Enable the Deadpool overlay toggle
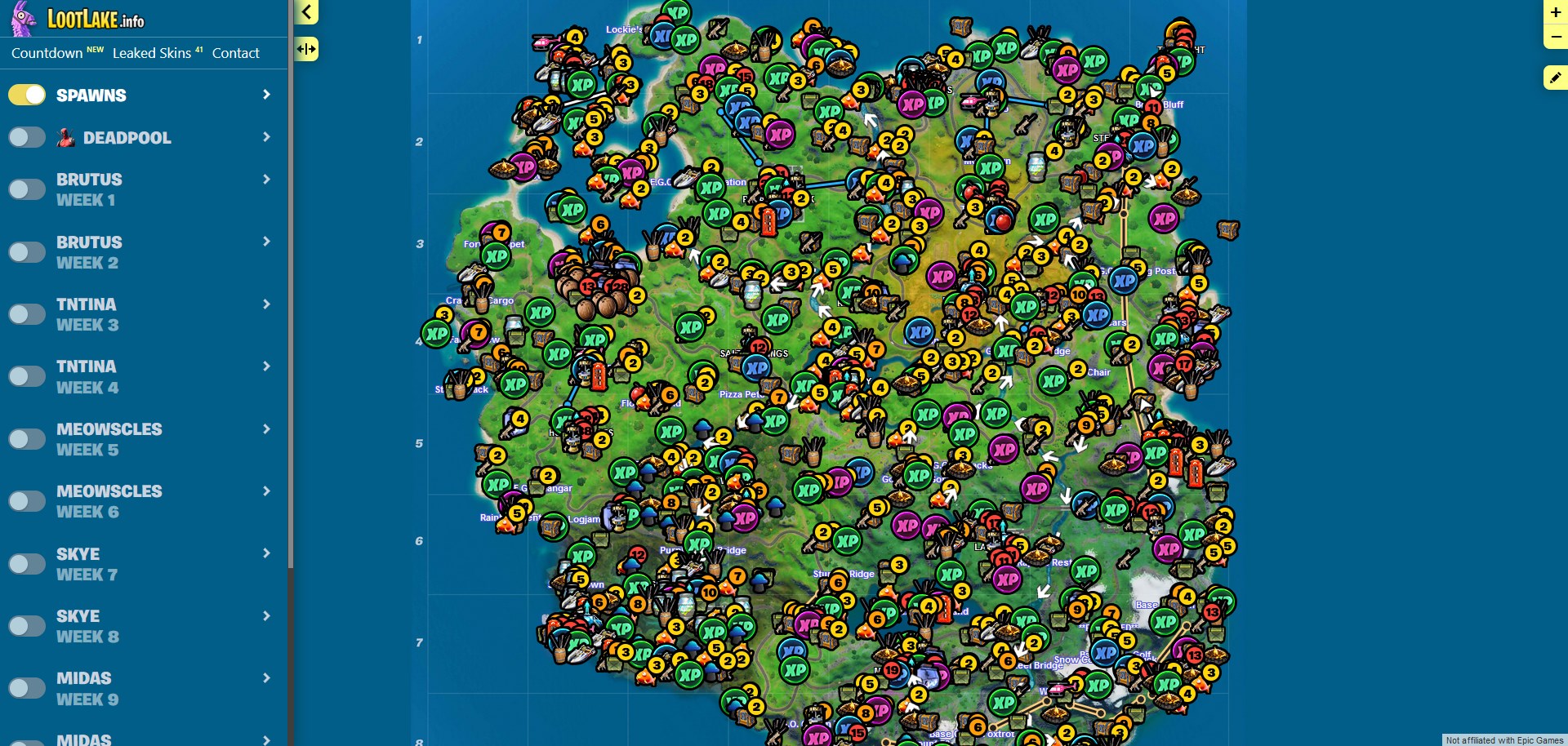 pos(27,137)
